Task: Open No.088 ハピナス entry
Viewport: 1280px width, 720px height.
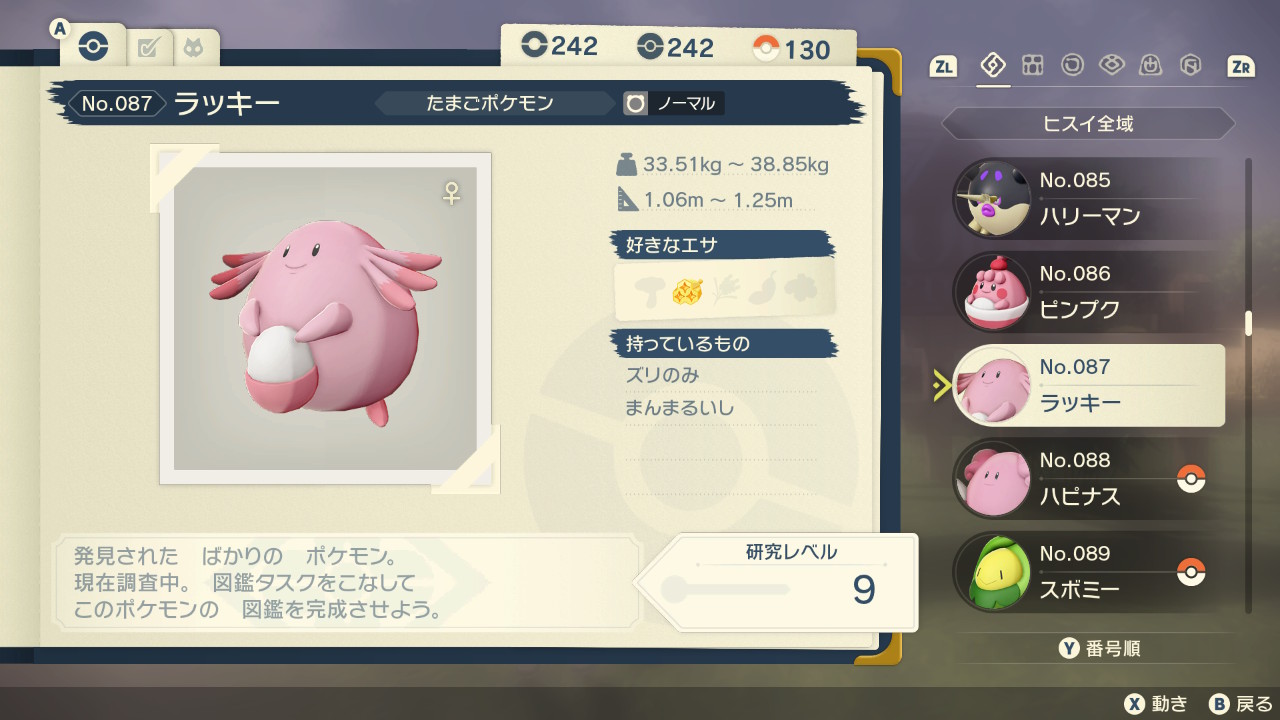Action: click(x=1088, y=478)
